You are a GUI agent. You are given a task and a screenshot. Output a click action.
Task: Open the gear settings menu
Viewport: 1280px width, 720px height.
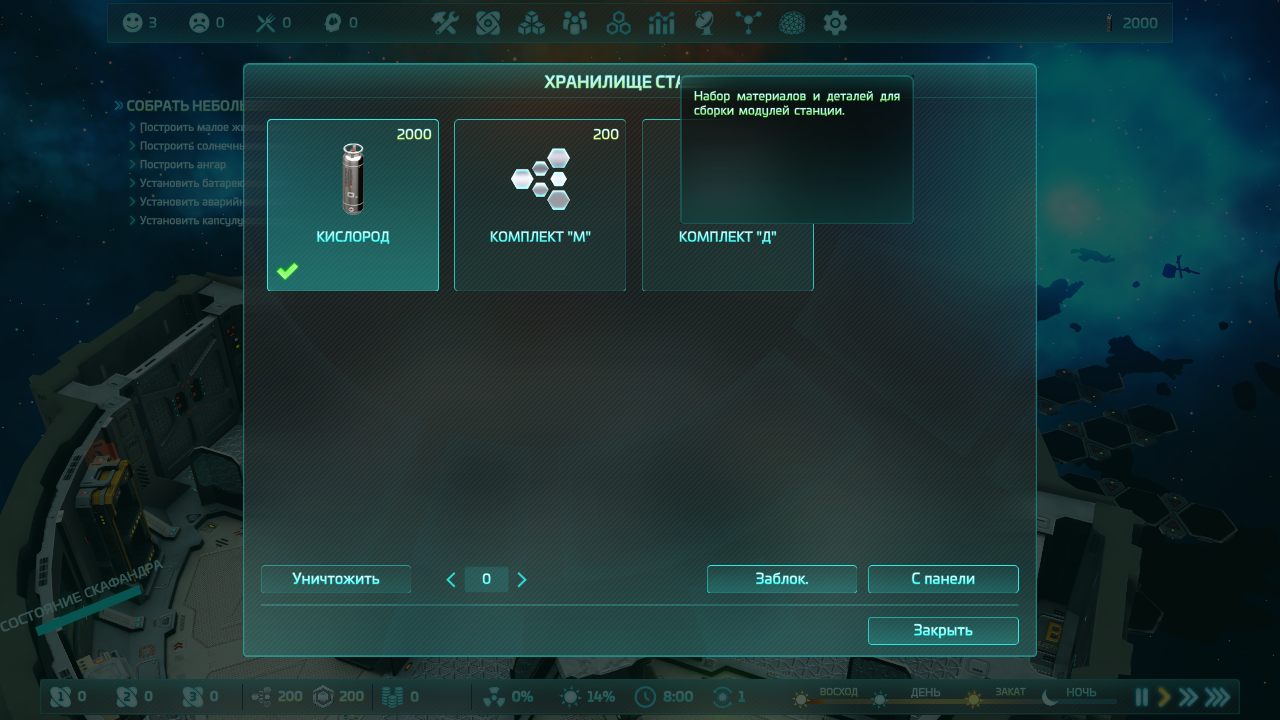pyautogui.click(x=835, y=23)
